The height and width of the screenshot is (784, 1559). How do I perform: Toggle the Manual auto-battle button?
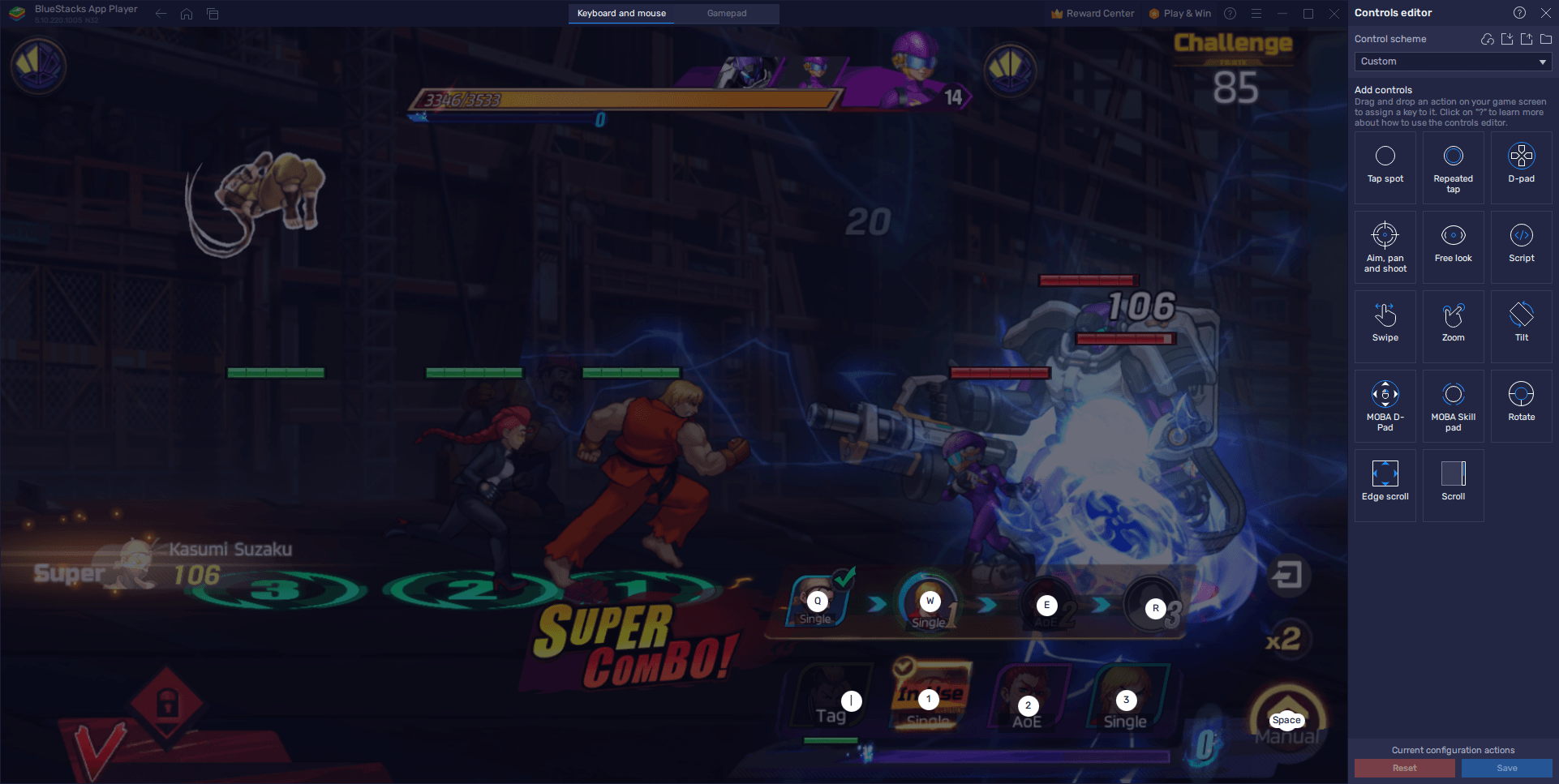point(1287,721)
